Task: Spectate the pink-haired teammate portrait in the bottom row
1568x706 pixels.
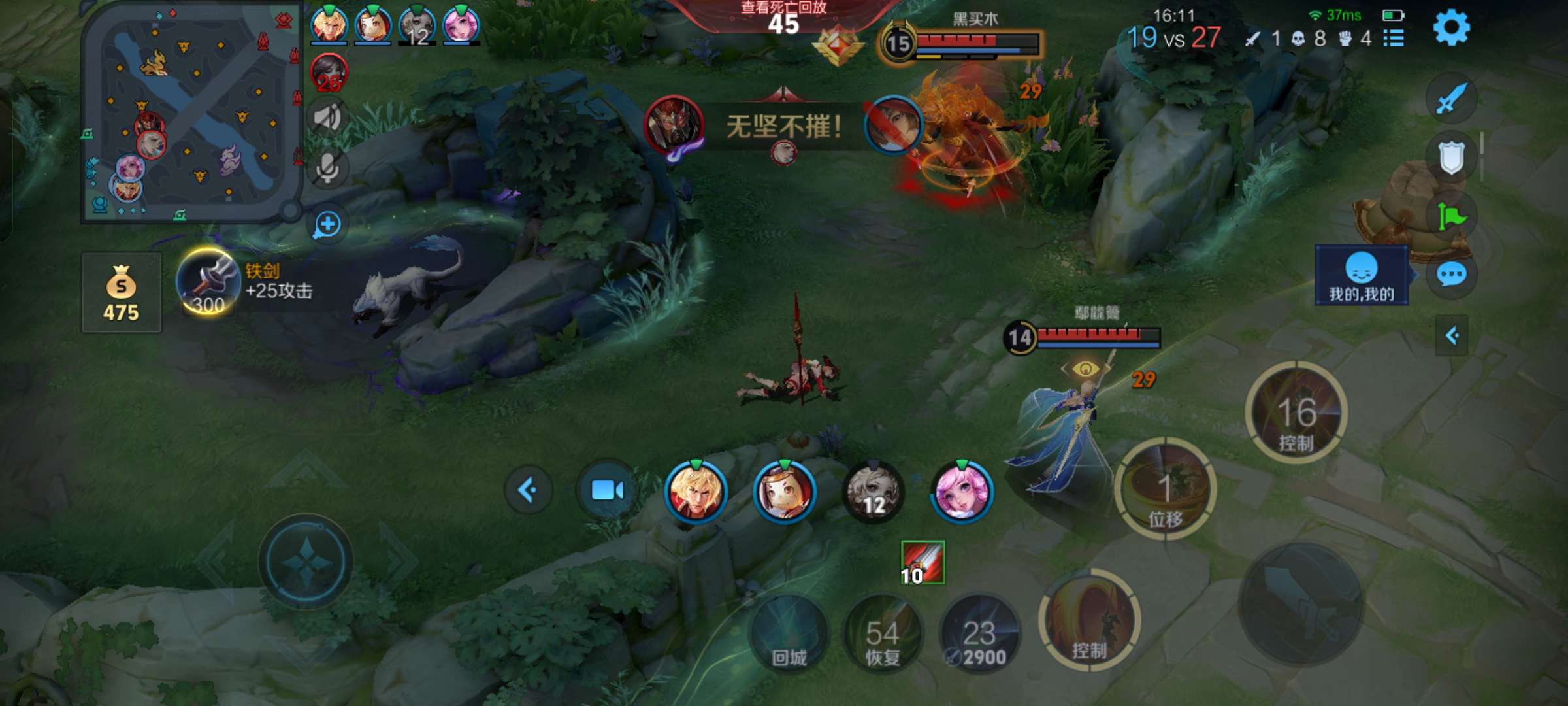Action: [962, 492]
